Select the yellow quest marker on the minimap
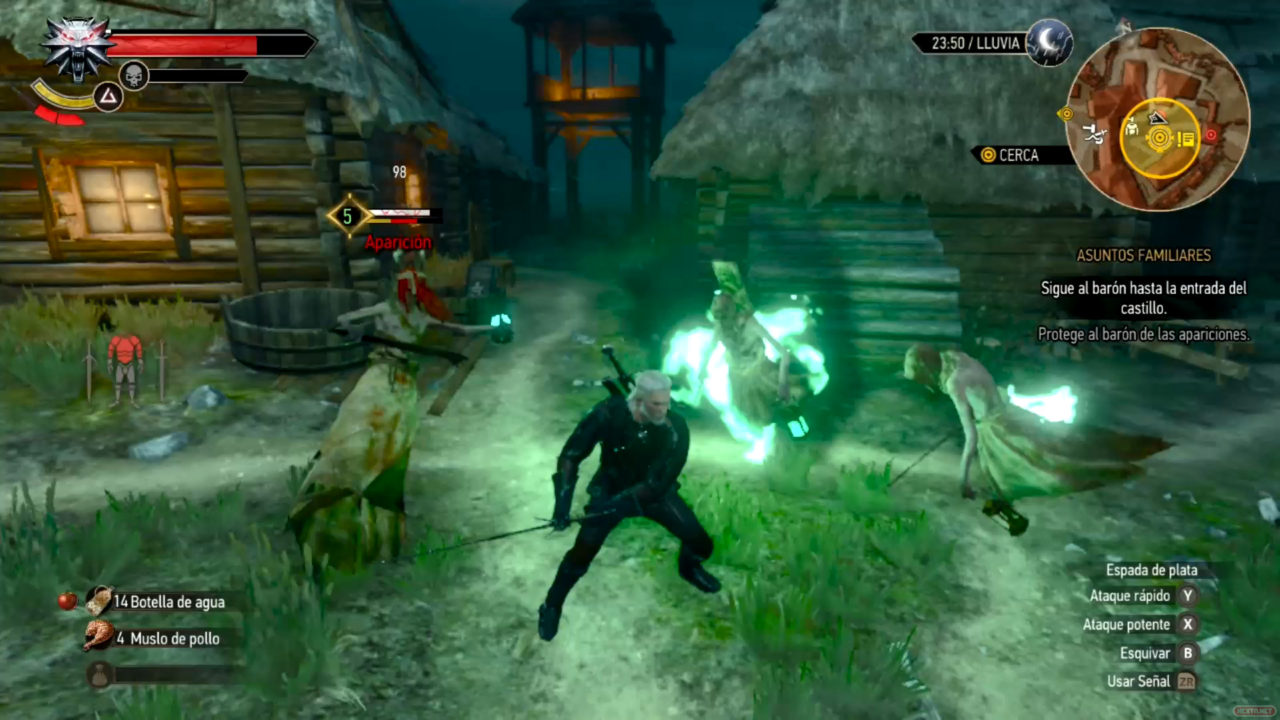The width and height of the screenshot is (1280, 720). click(x=1160, y=138)
